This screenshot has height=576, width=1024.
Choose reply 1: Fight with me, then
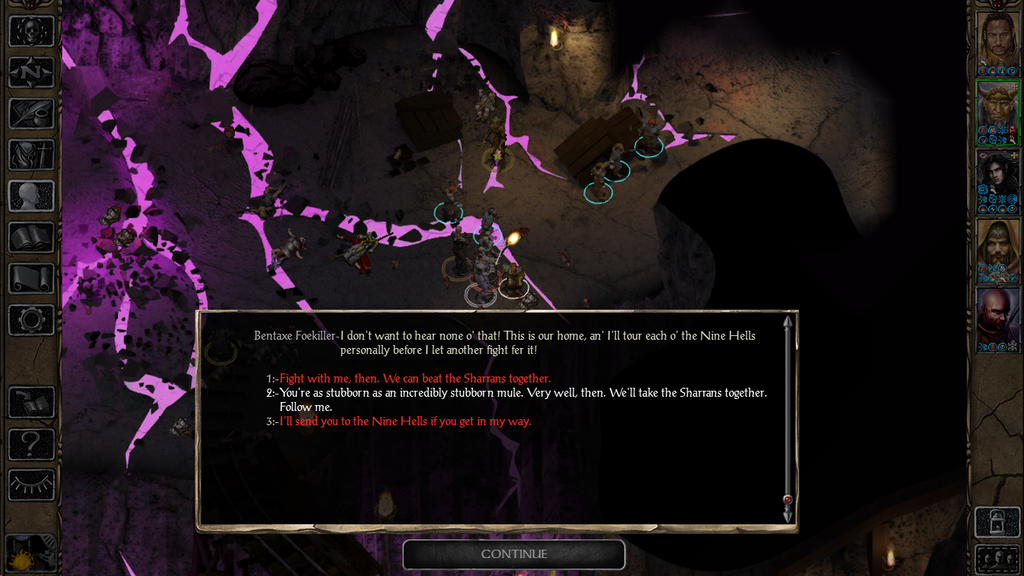(414, 379)
